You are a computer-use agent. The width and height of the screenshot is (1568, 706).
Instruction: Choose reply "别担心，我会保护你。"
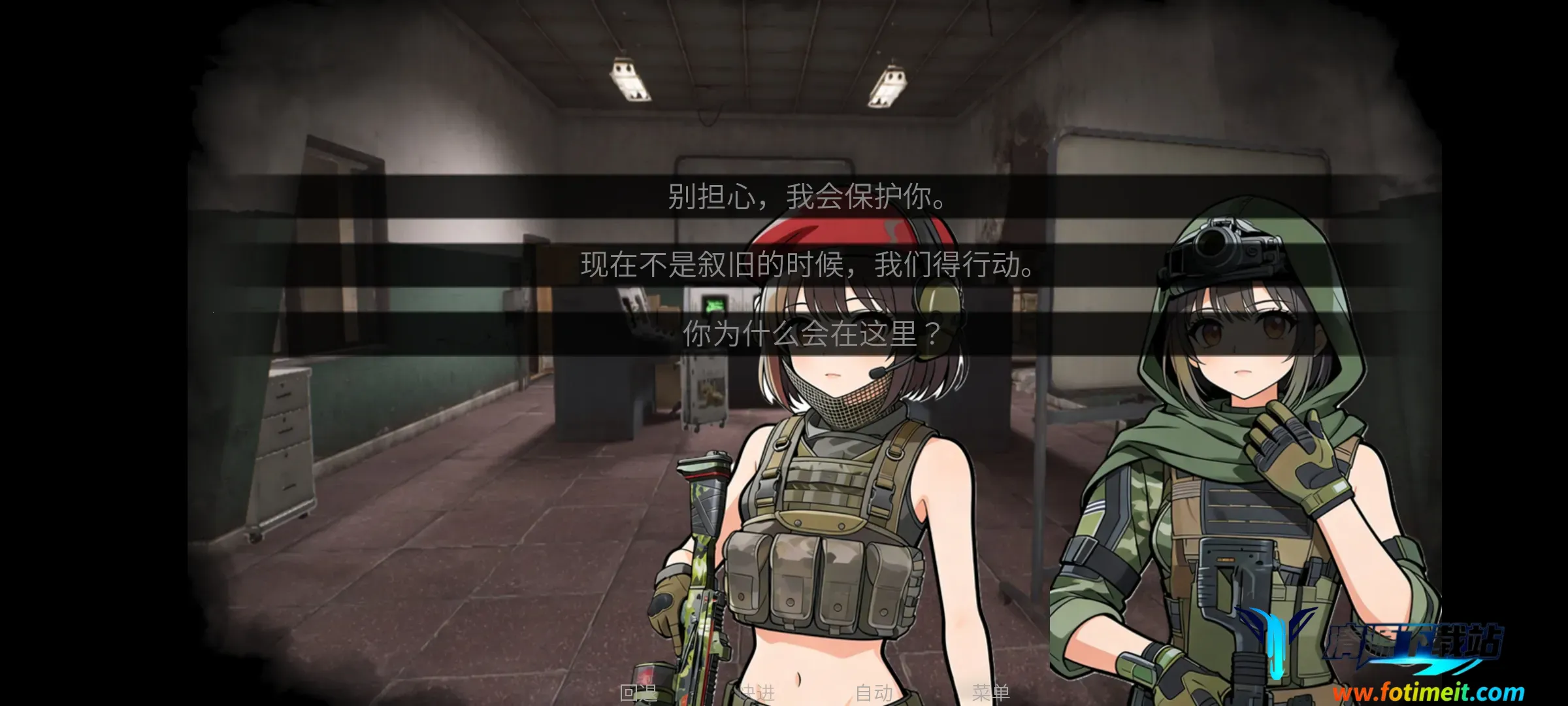tap(808, 196)
